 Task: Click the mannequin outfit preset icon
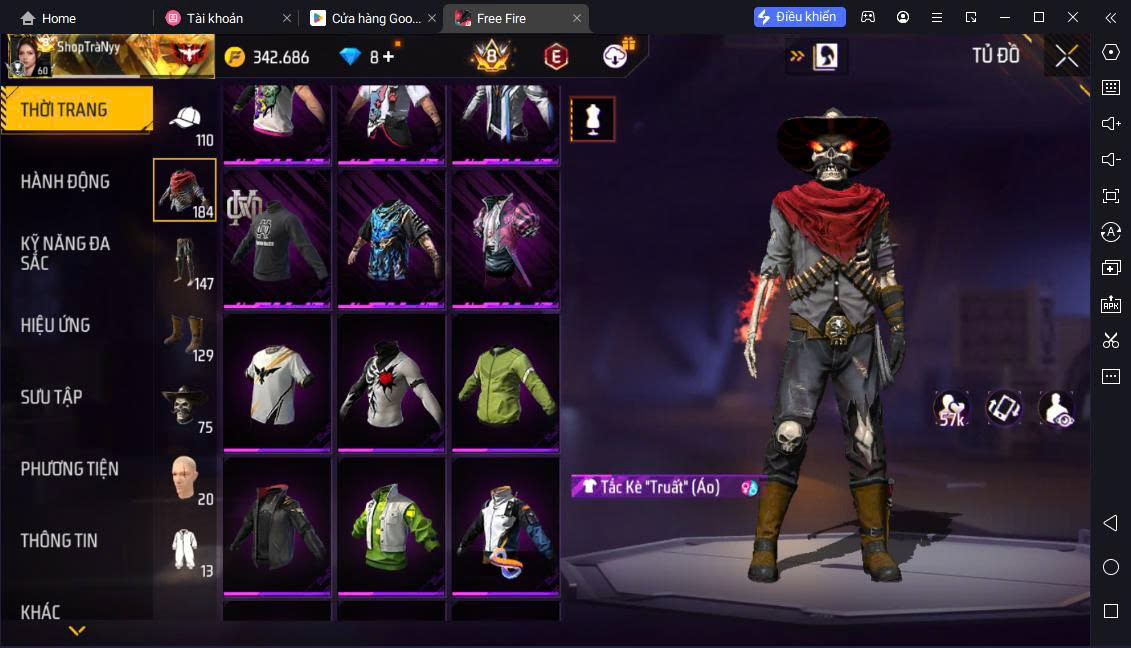coord(592,119)
